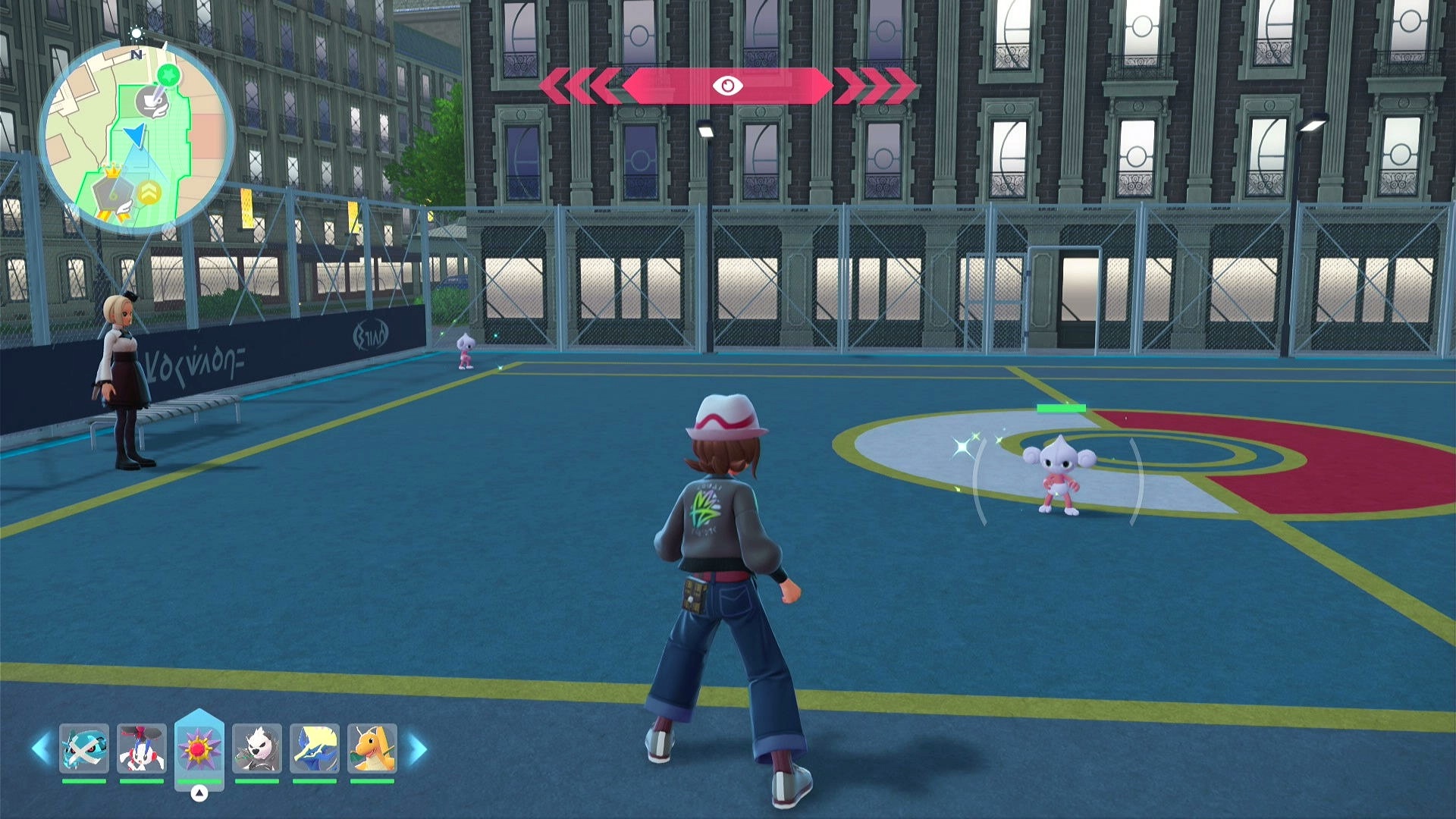The width and height of the screenshot is (1456, 819).
Task: Click the café cup marker on minimap
Action: 152,102
